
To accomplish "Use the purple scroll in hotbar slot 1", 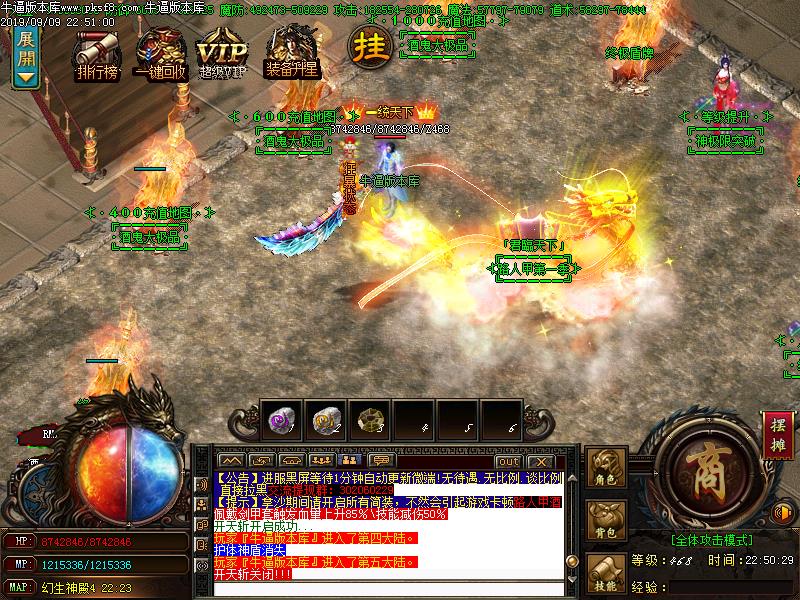I will click(279, 420).
